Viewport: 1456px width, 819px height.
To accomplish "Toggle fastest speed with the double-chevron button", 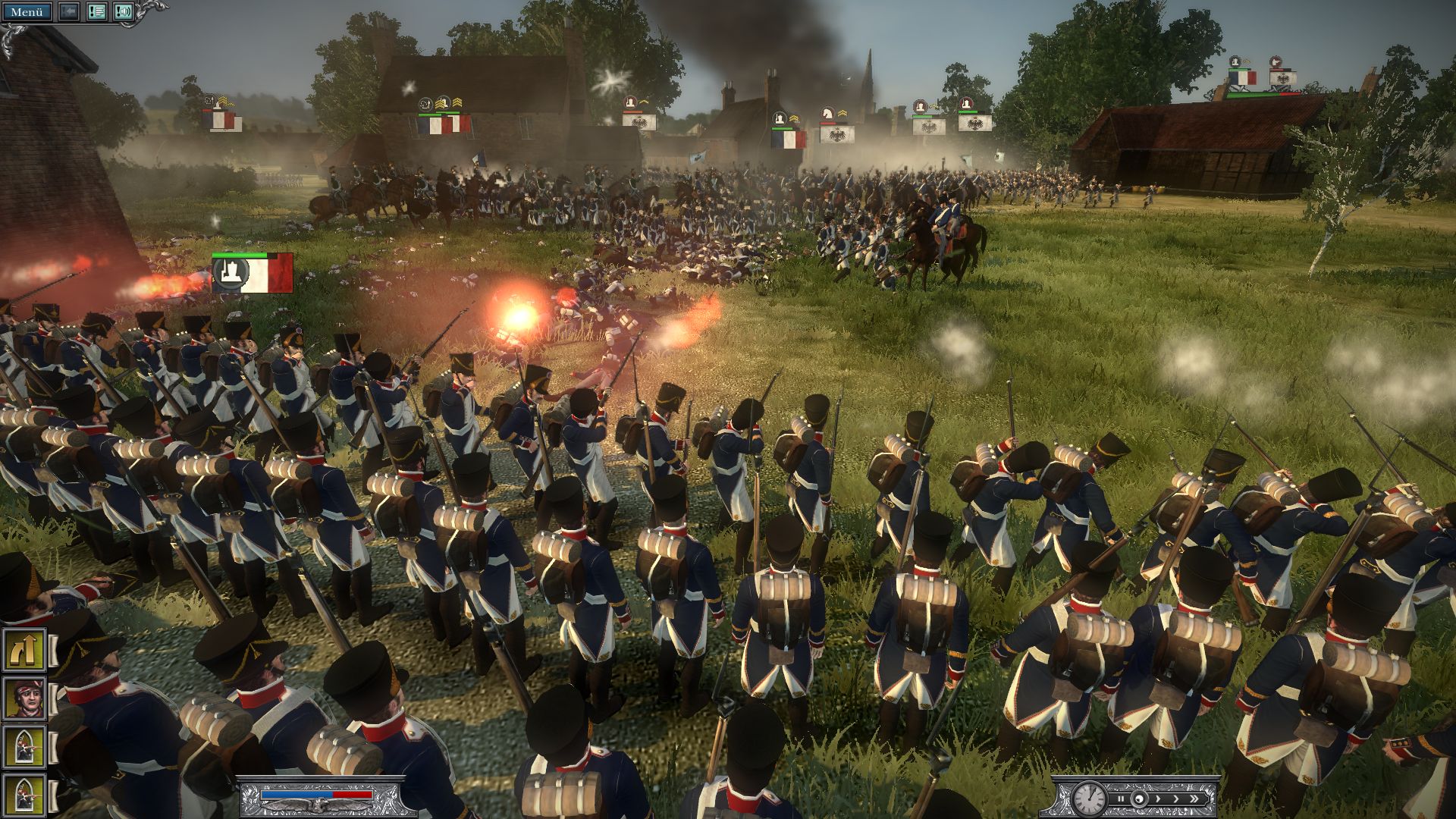I will [x=1194, y=798].
